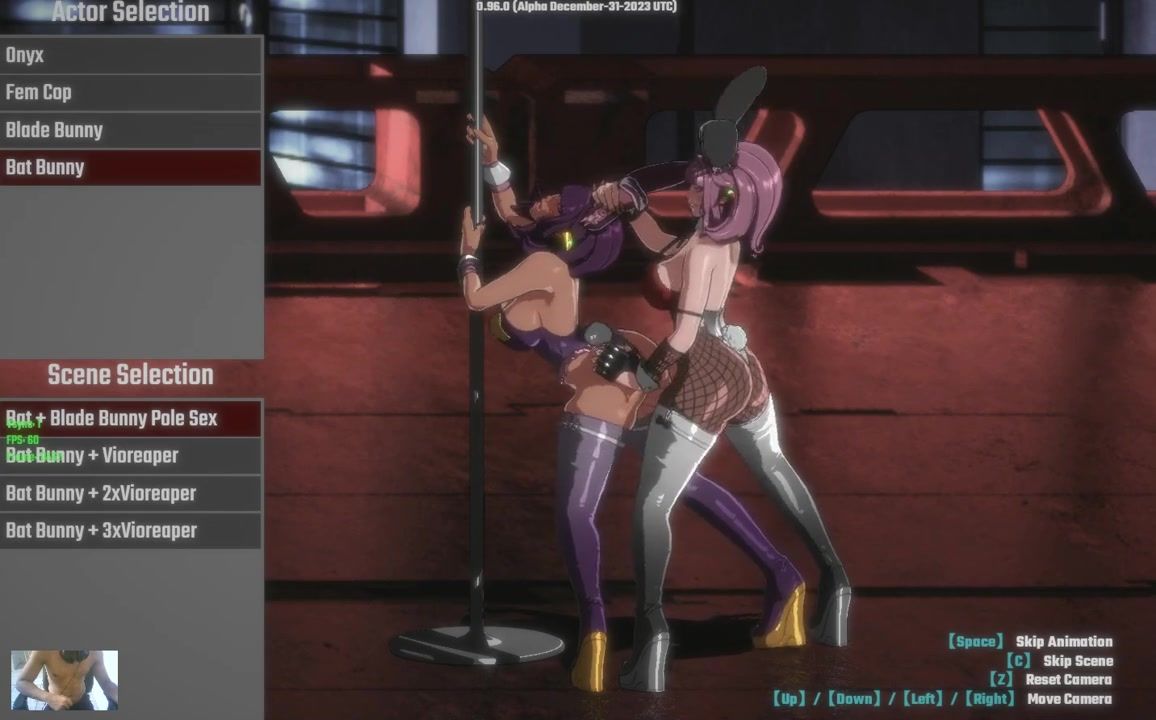
Task: Click the webcam overlay thumbnail
Action: (x=64, y=680)
